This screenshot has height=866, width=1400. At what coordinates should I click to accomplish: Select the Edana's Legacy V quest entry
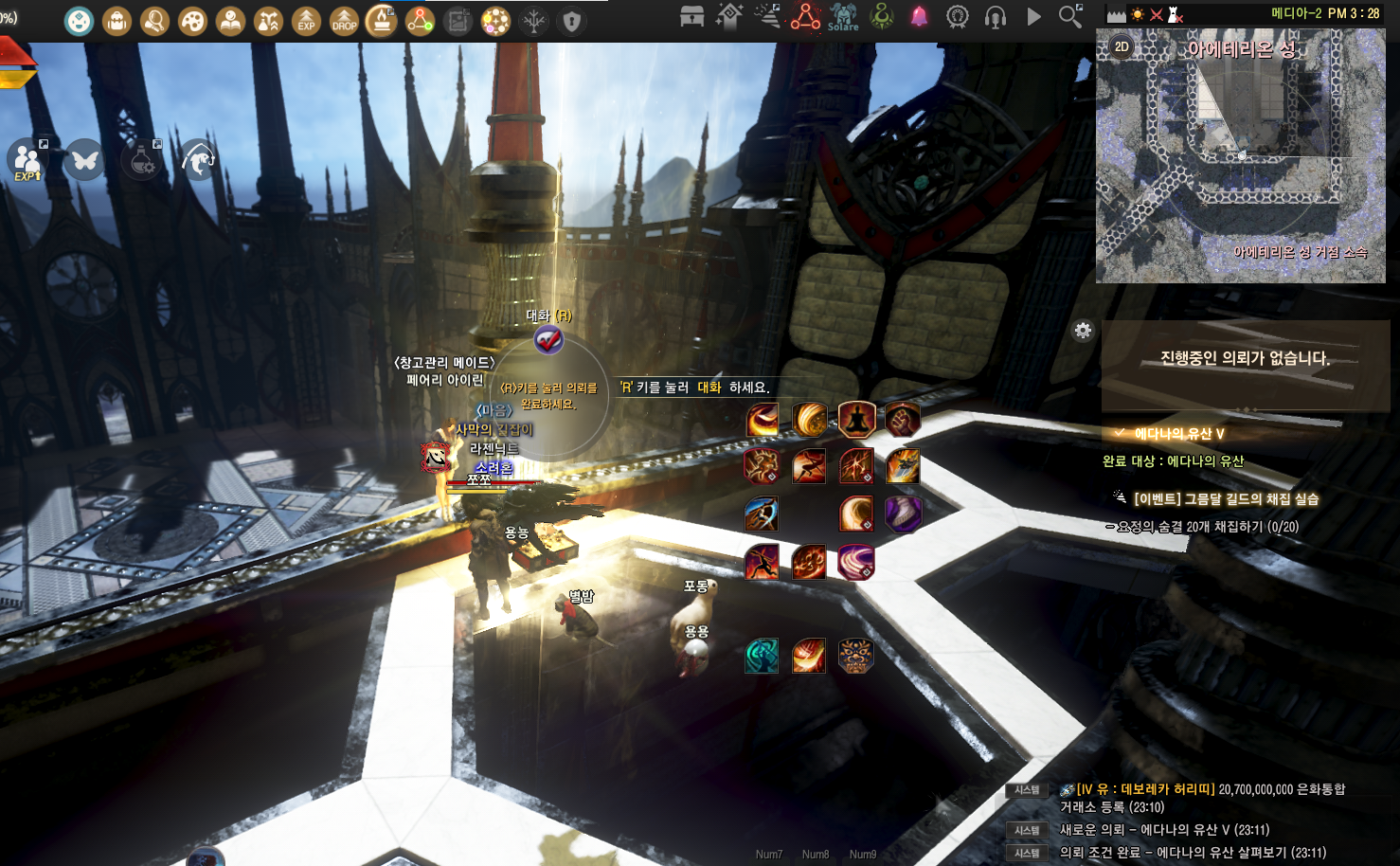point(1179,434)
